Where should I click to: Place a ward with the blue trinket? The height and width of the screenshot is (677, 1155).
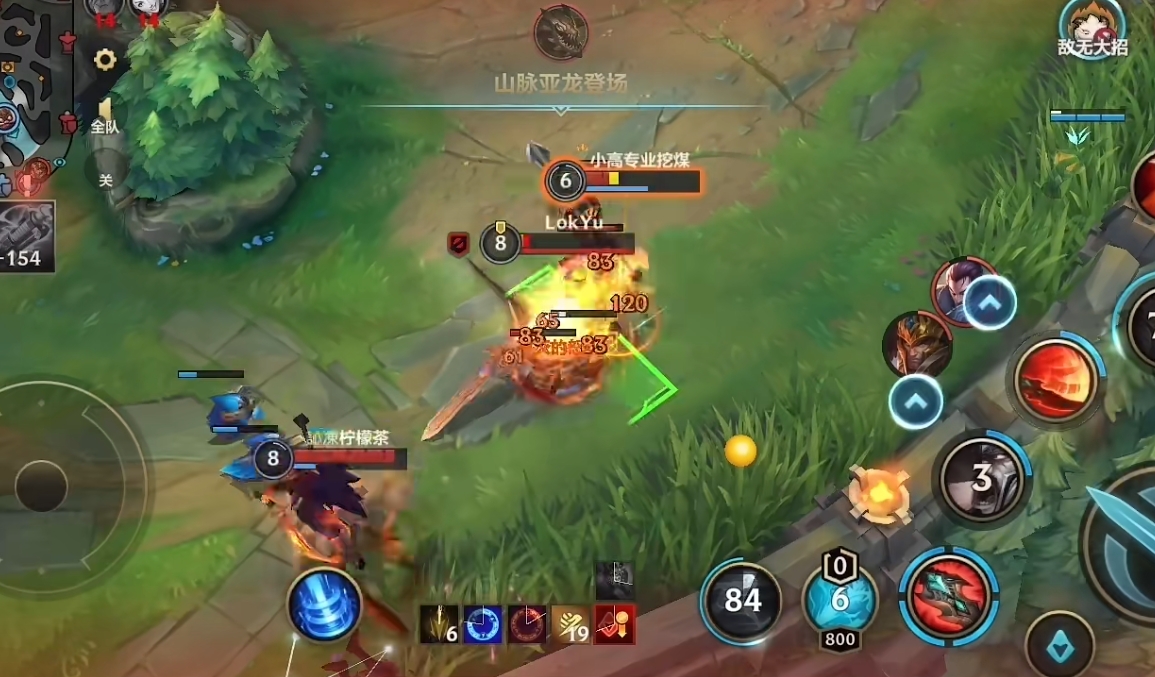(x=840, y=600)
